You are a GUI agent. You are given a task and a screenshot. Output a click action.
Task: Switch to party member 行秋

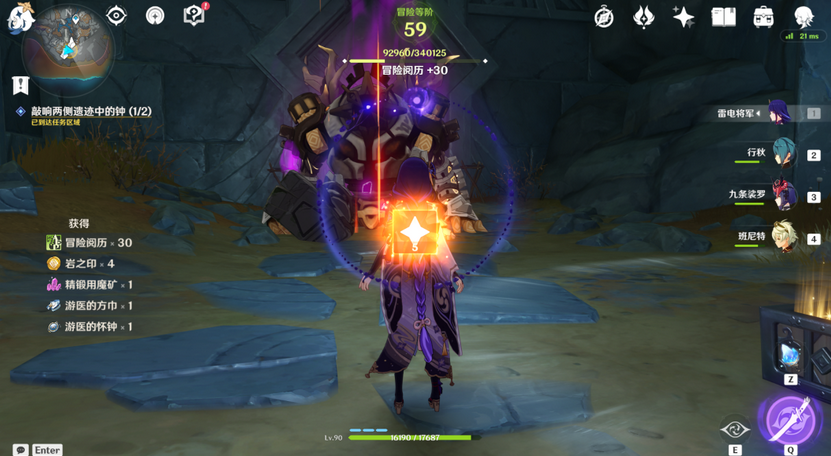pyautogui.click(x=783, y=154)
